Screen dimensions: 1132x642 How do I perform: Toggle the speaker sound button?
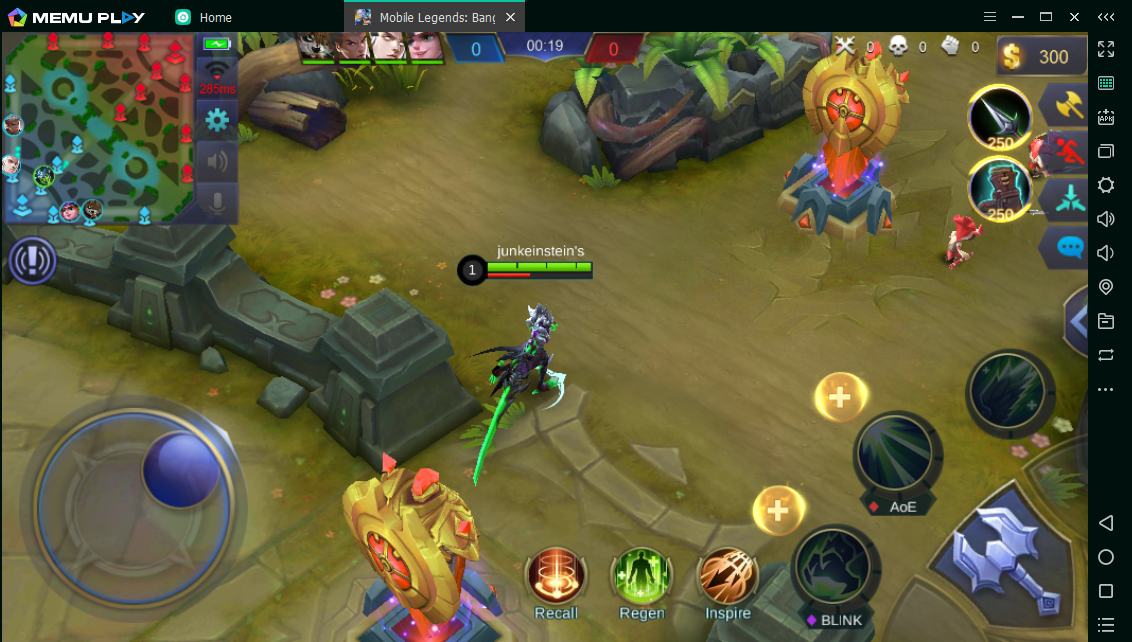[217, 161]
